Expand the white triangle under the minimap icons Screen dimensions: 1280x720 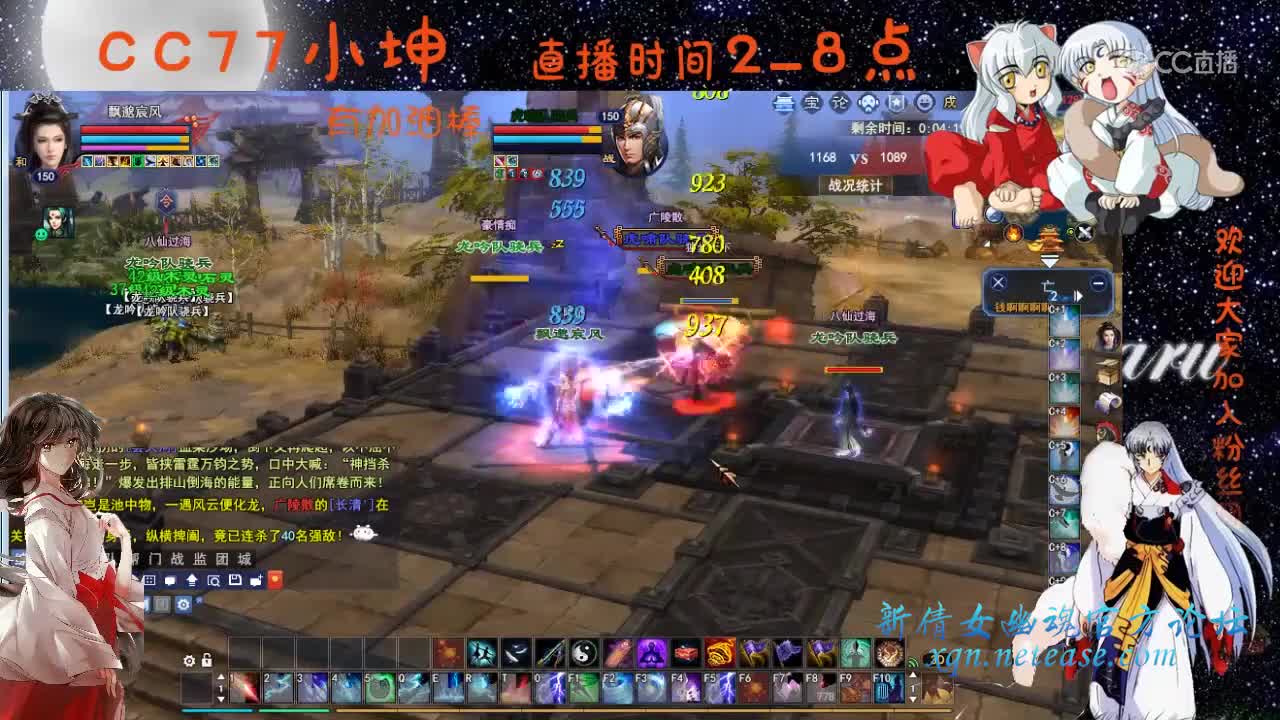pos(1050,261)
